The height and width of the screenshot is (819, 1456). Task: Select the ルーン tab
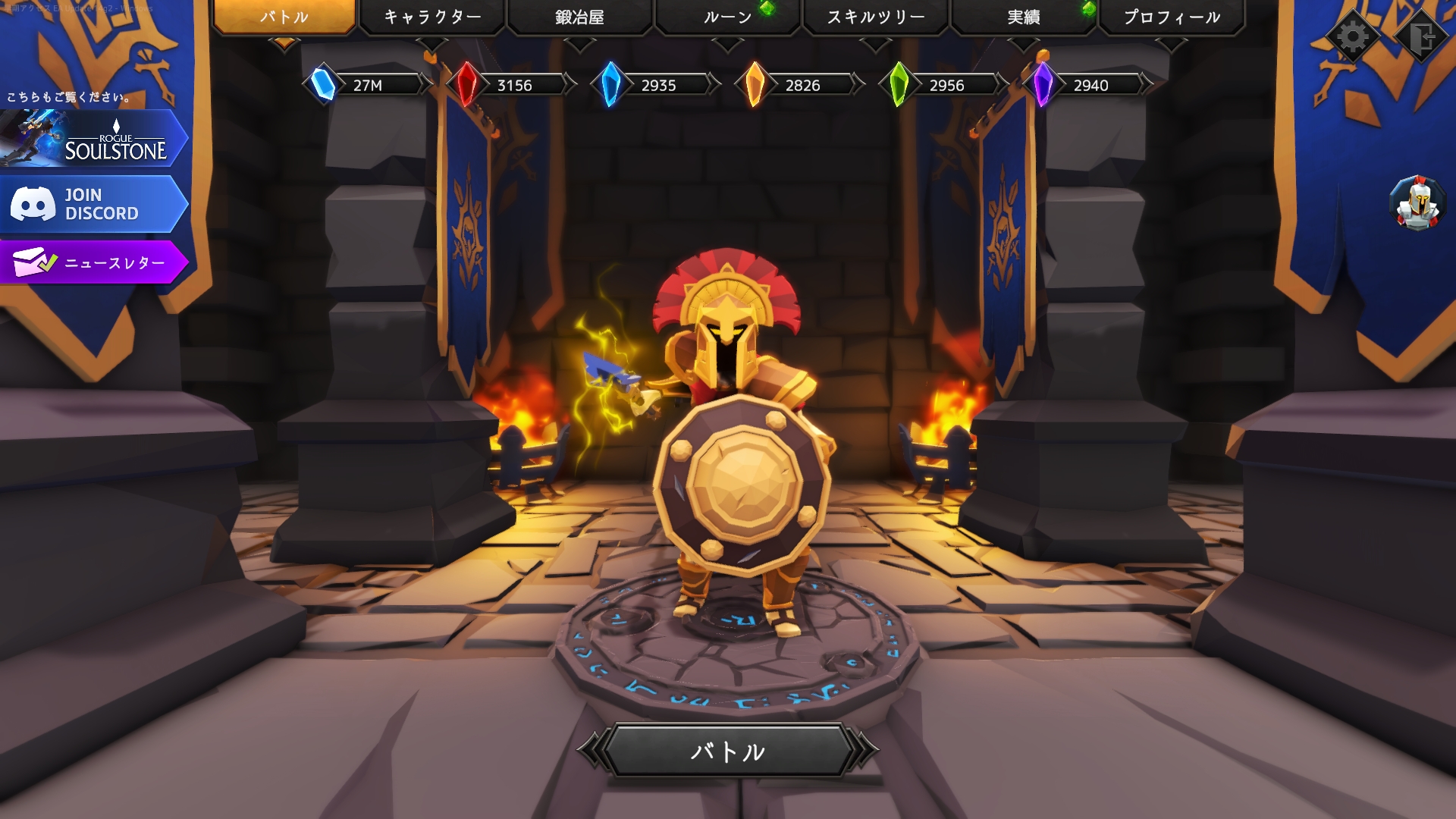727,17
